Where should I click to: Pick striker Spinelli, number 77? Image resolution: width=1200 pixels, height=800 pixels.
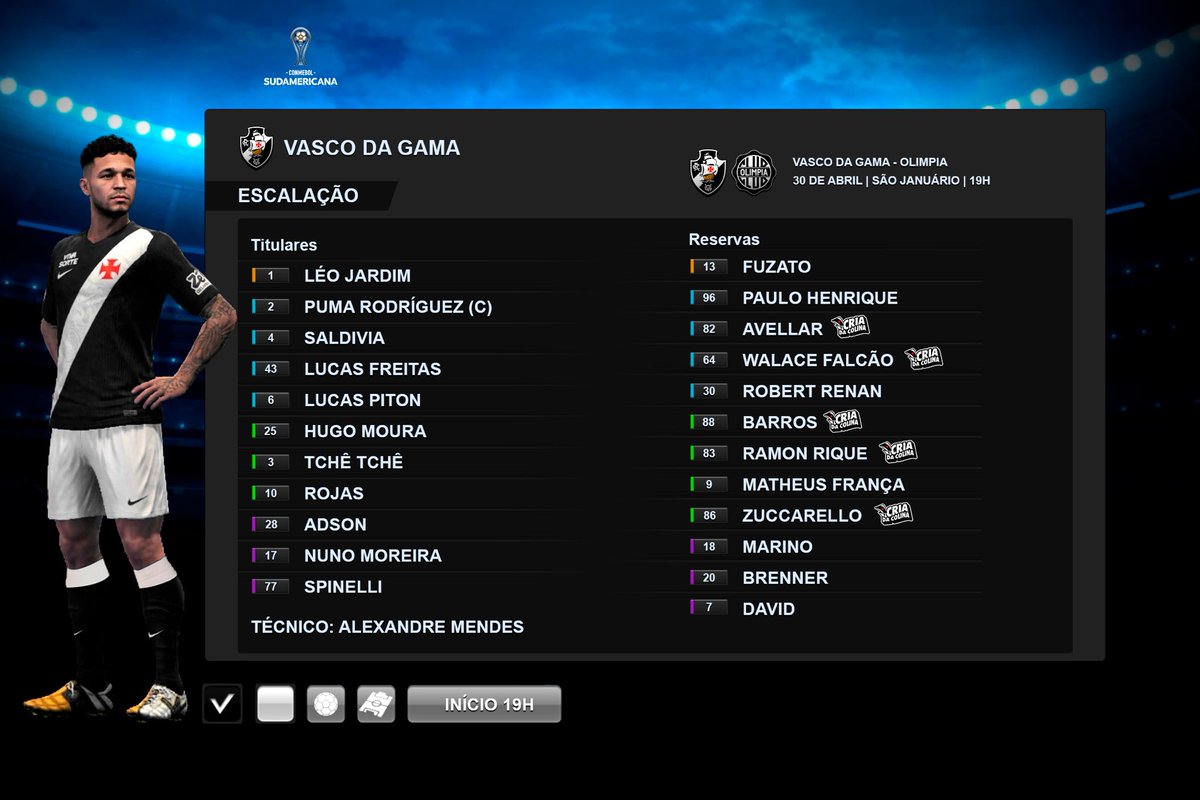click(x=343, y=586)
